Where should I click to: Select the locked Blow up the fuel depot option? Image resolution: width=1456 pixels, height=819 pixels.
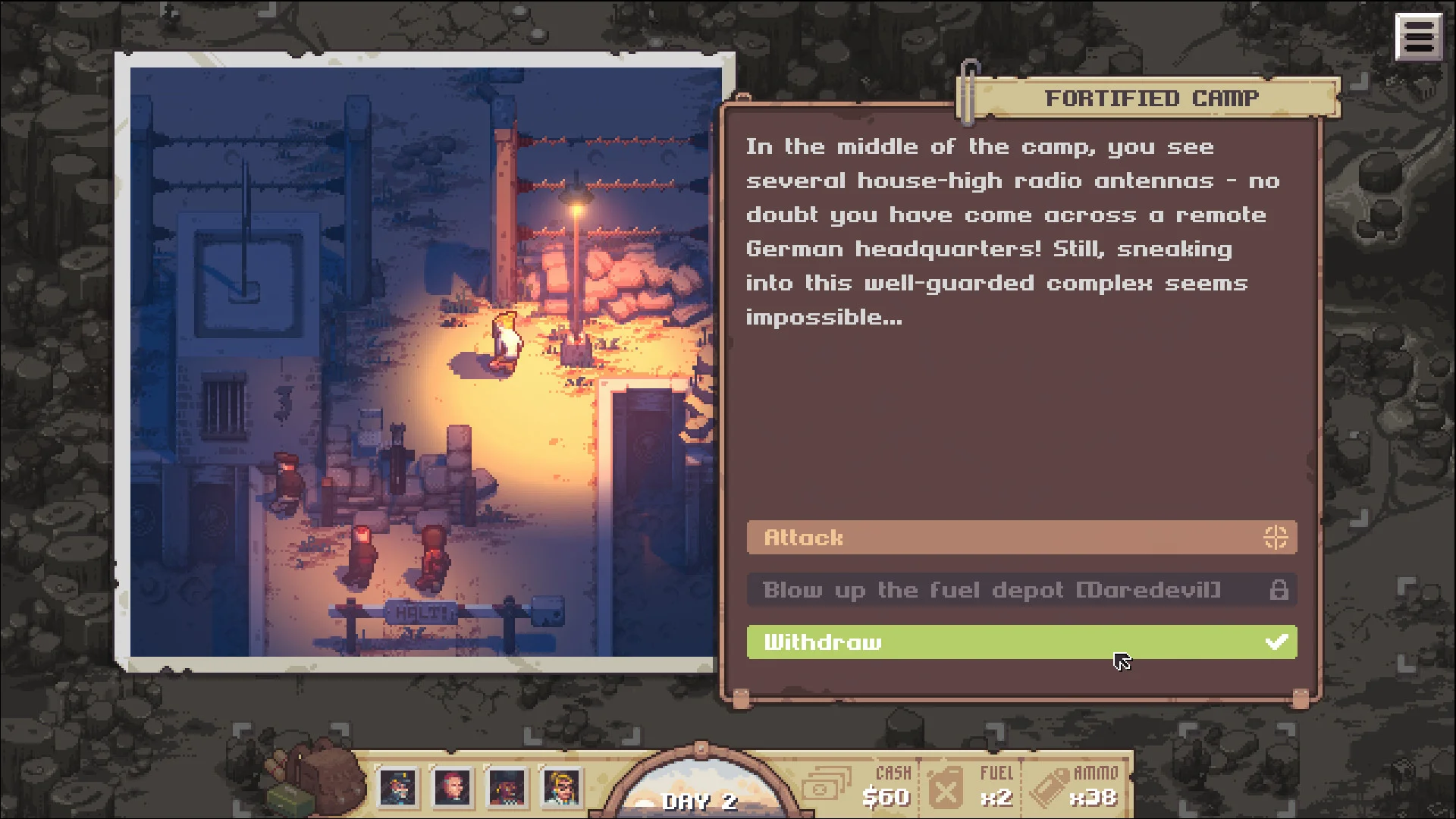(1021, 590)
